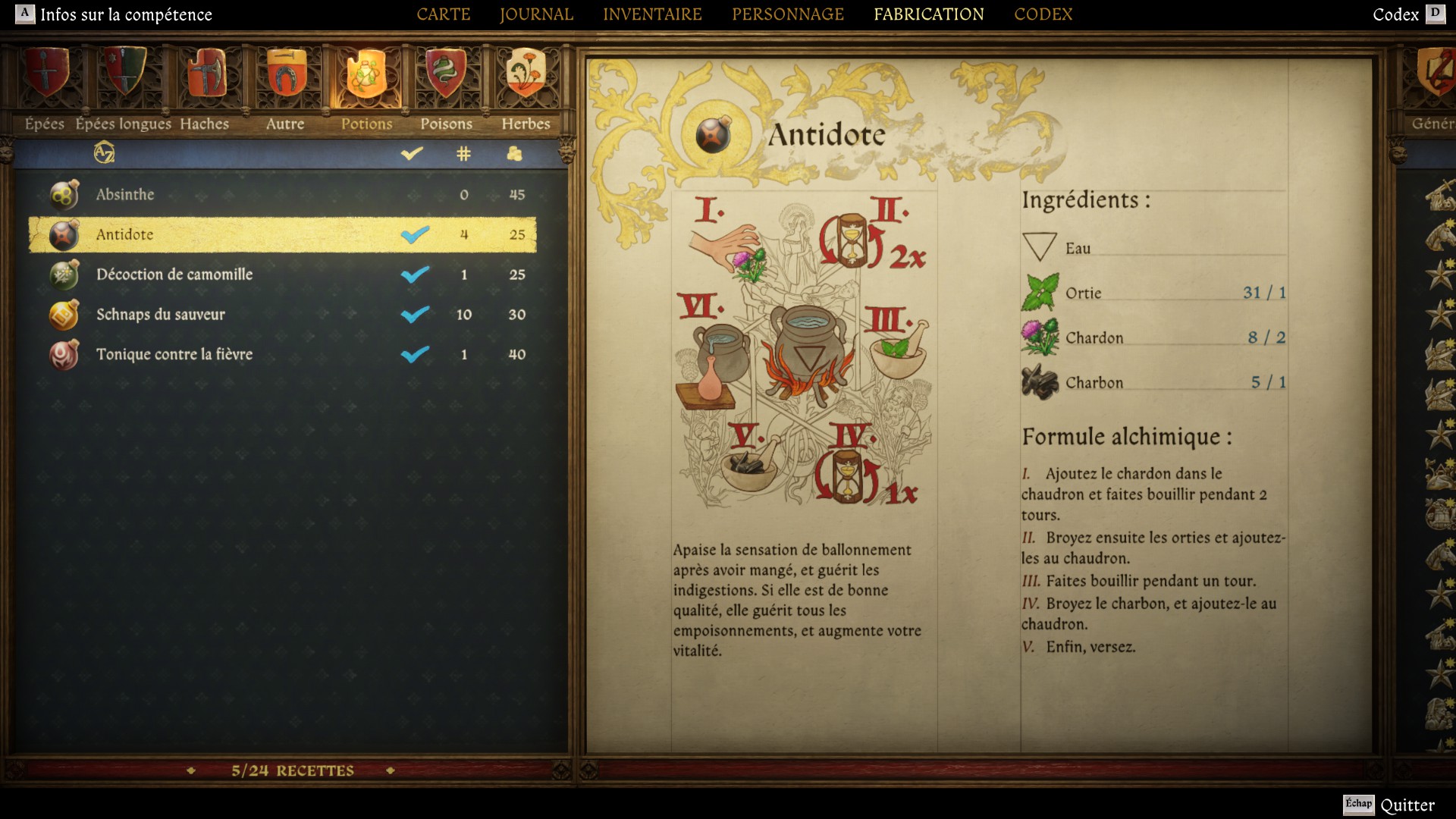
Task: Click the Absinthe potion flask icon
Action: tap(62, 194)
